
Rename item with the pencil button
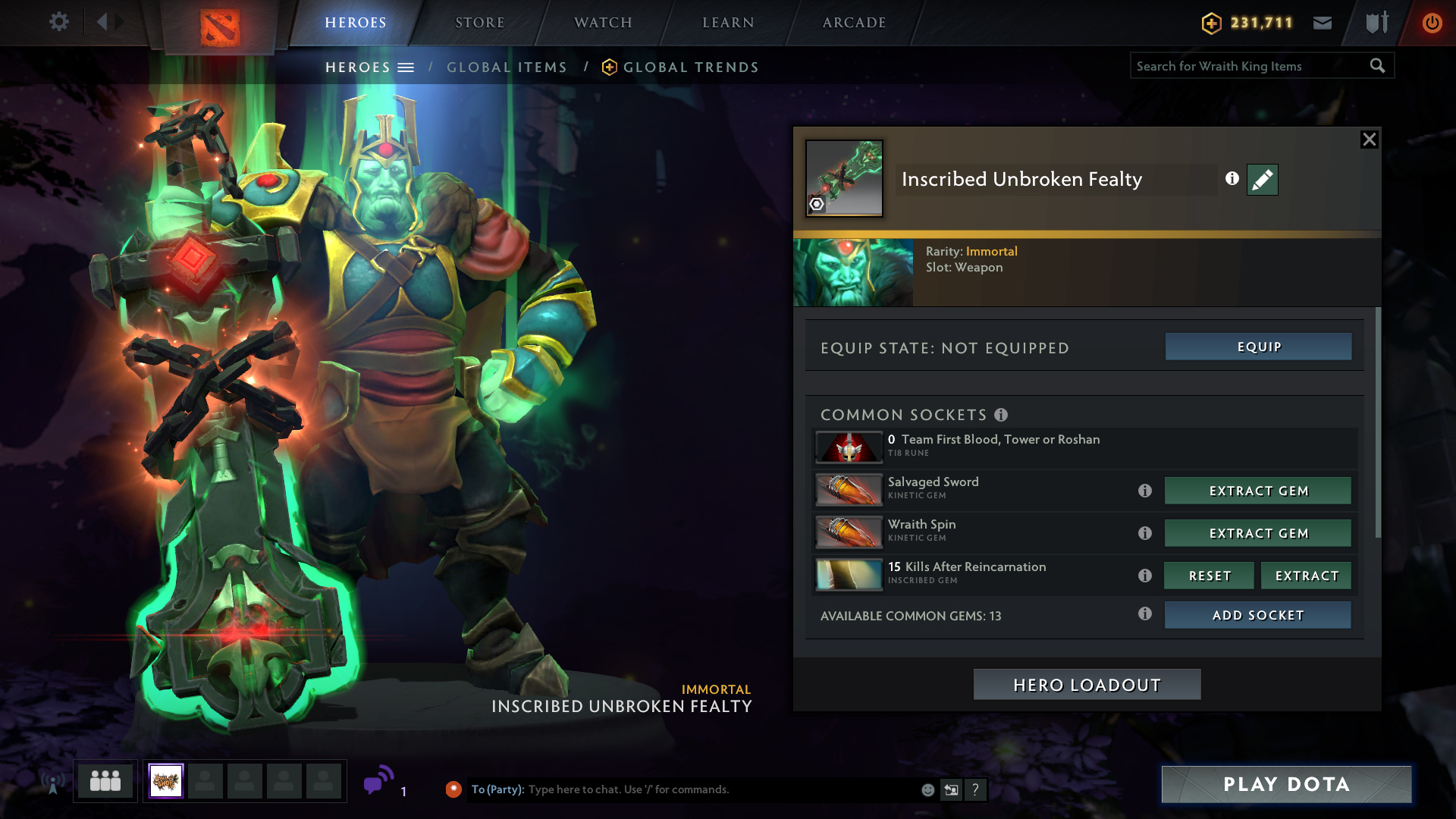[x=1263, y=180]
